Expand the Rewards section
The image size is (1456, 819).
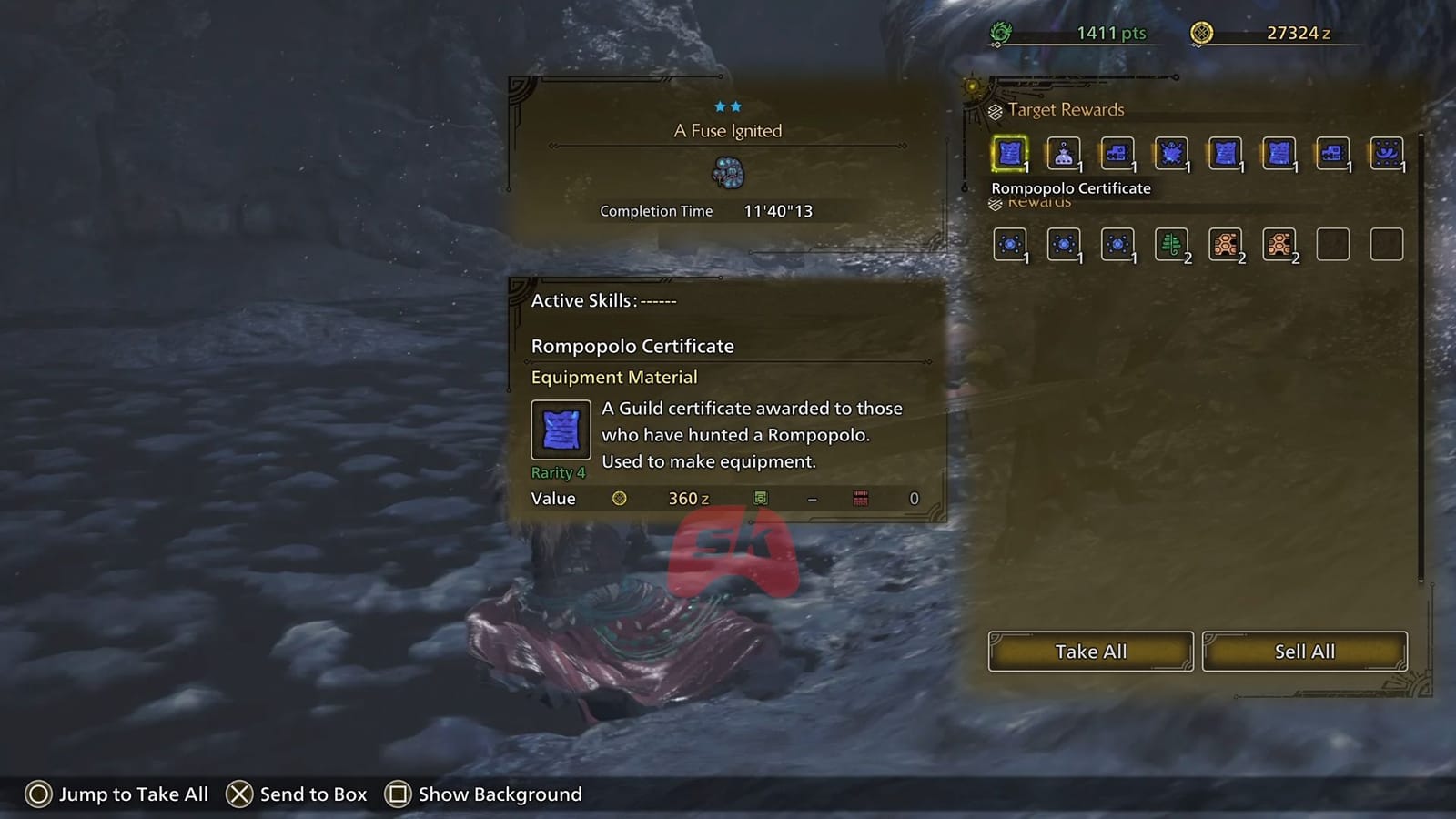point(1037,201)
